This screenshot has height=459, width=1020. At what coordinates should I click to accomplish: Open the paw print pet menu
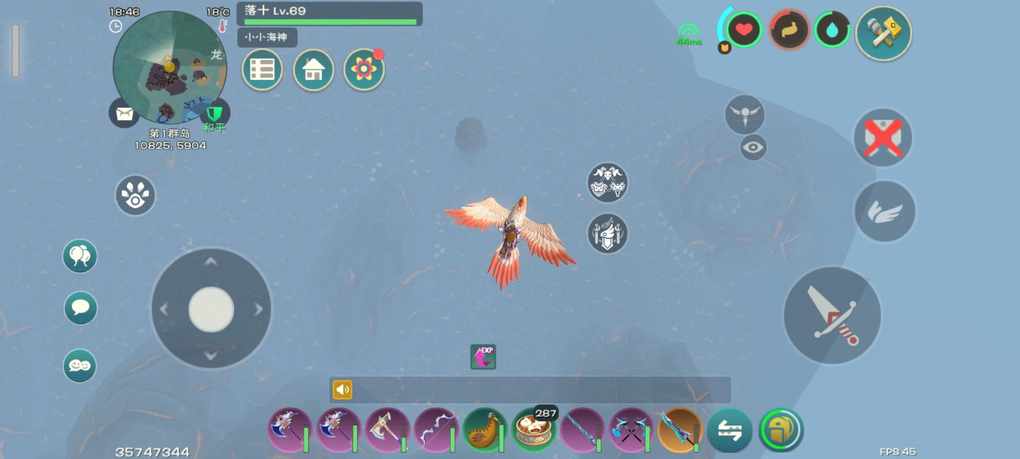[135, 195]
